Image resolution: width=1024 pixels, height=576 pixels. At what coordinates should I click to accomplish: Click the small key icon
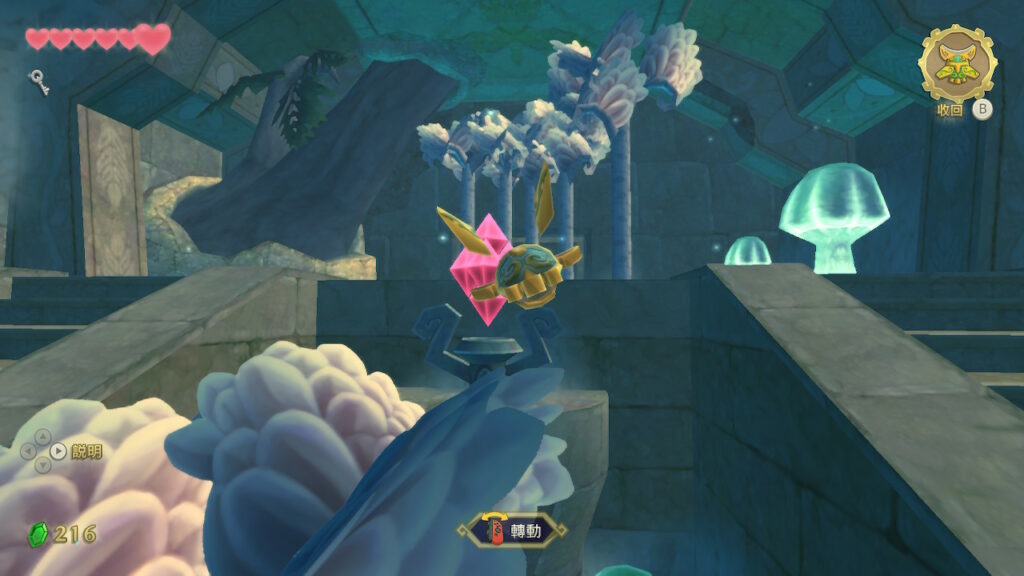(x=39, y=80)
